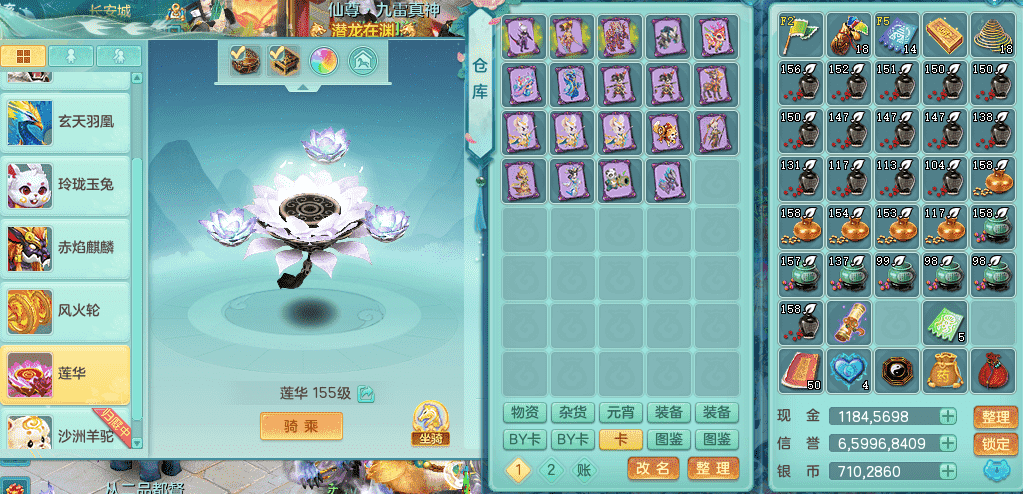Add 现金 with its plus button

[x=947, y=416]
